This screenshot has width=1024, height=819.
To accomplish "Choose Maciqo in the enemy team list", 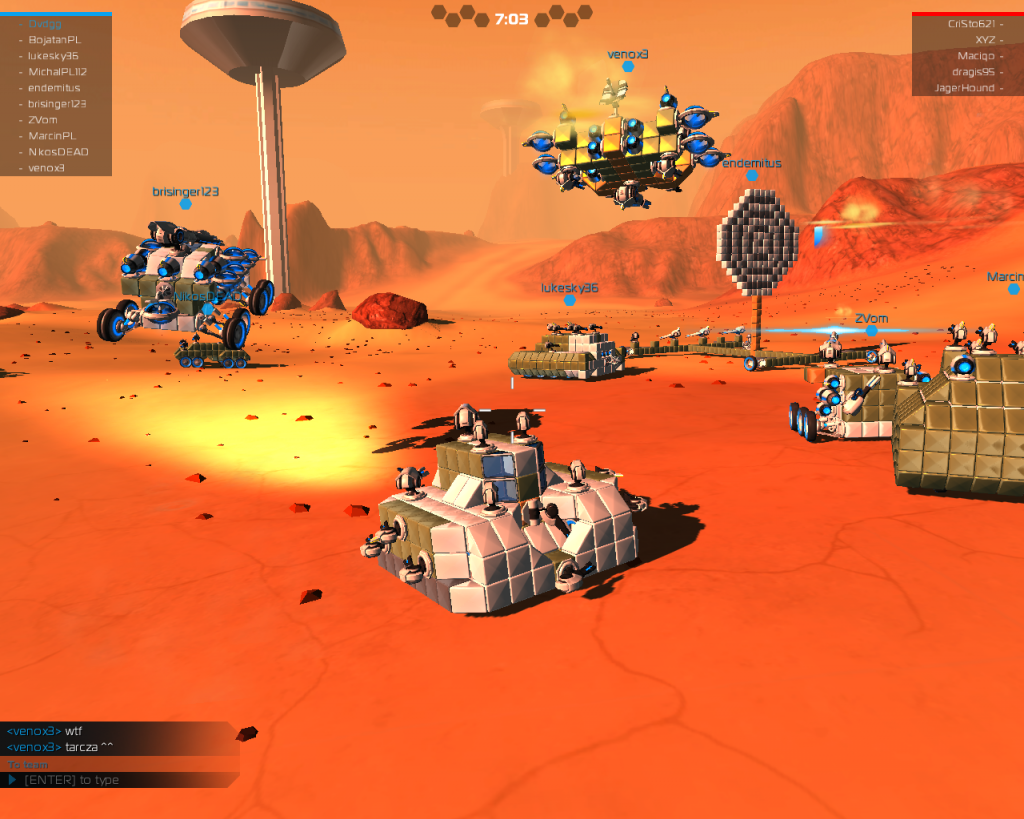I will tap(976, 56).
